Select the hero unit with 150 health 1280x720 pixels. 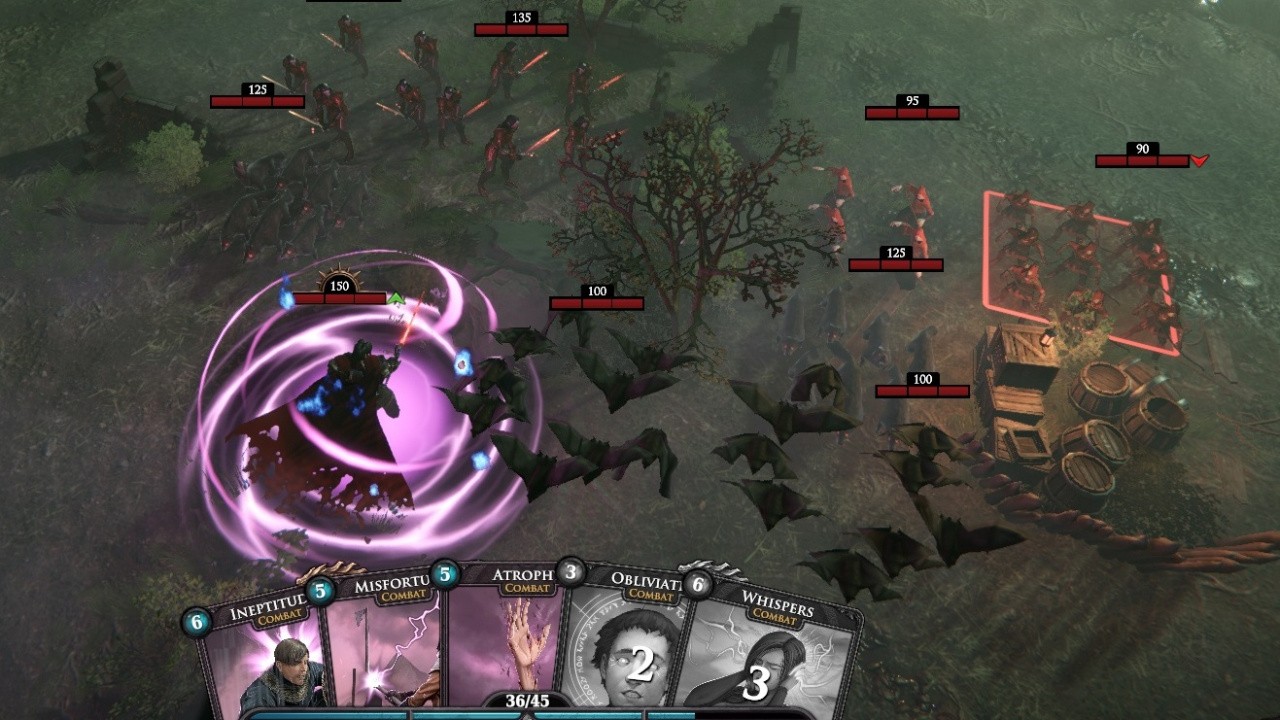[x=355, y=400]
